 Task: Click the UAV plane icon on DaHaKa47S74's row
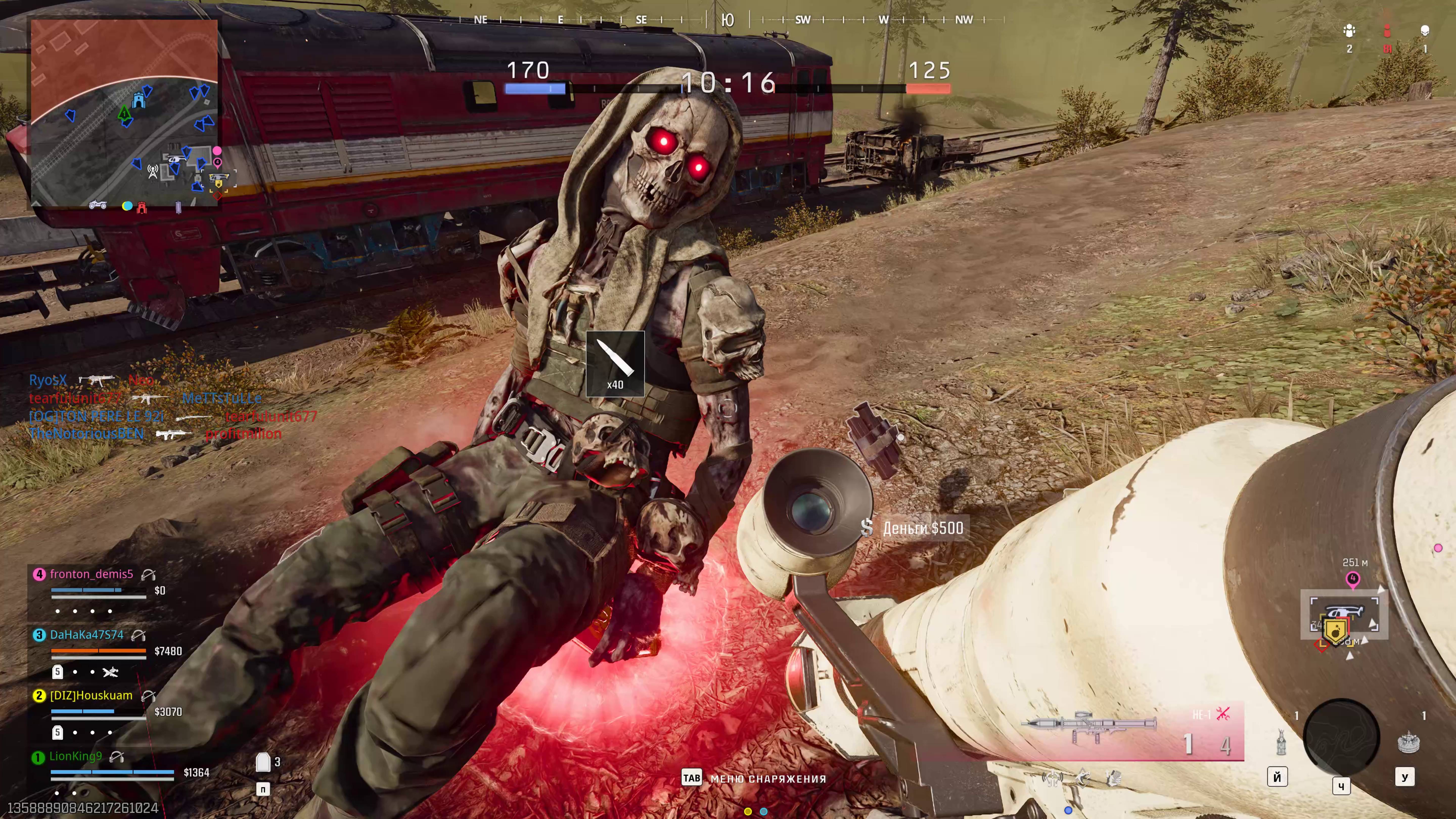[111, 673]
